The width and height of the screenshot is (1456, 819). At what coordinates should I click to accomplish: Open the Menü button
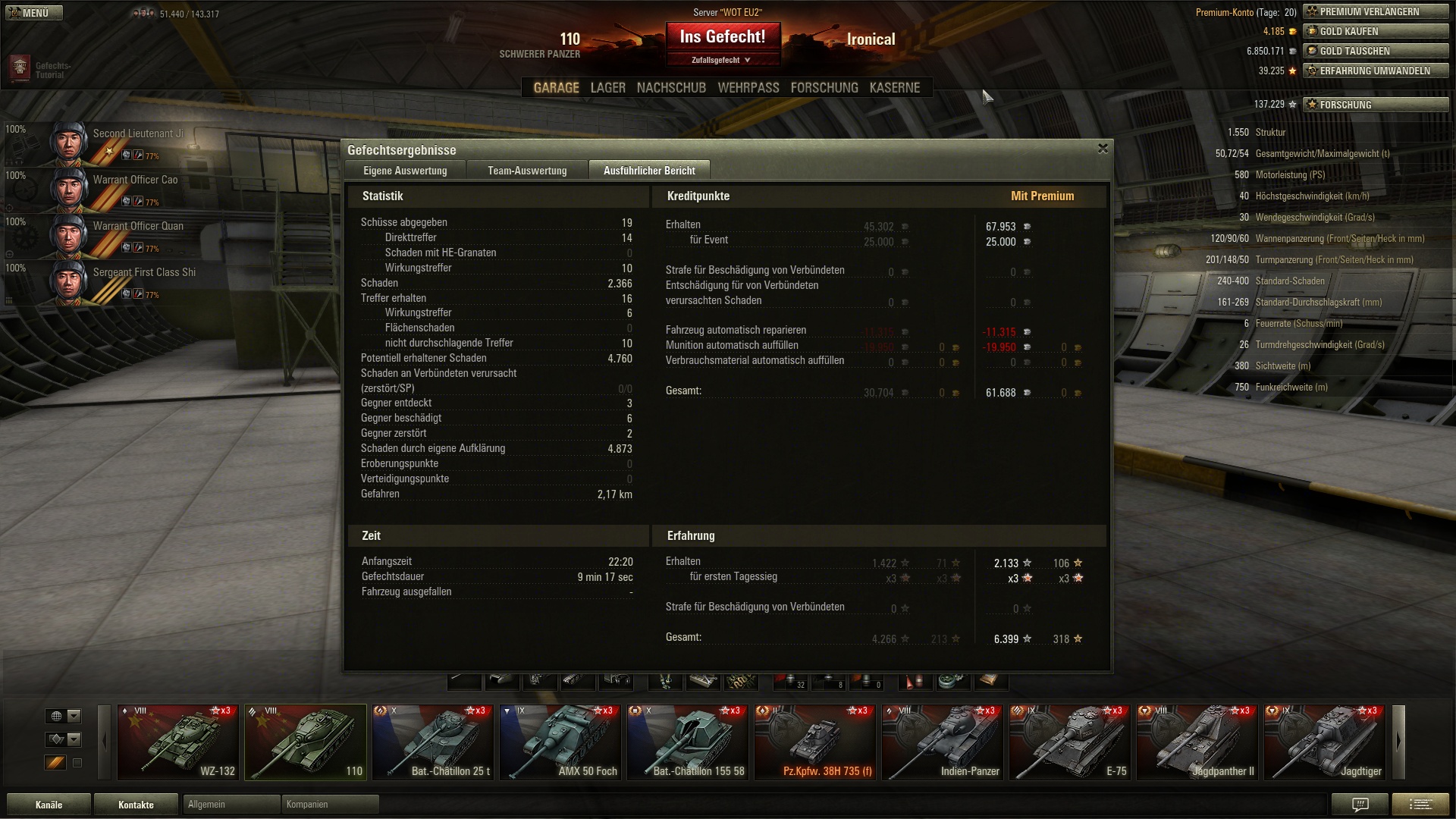pos(34,13)
